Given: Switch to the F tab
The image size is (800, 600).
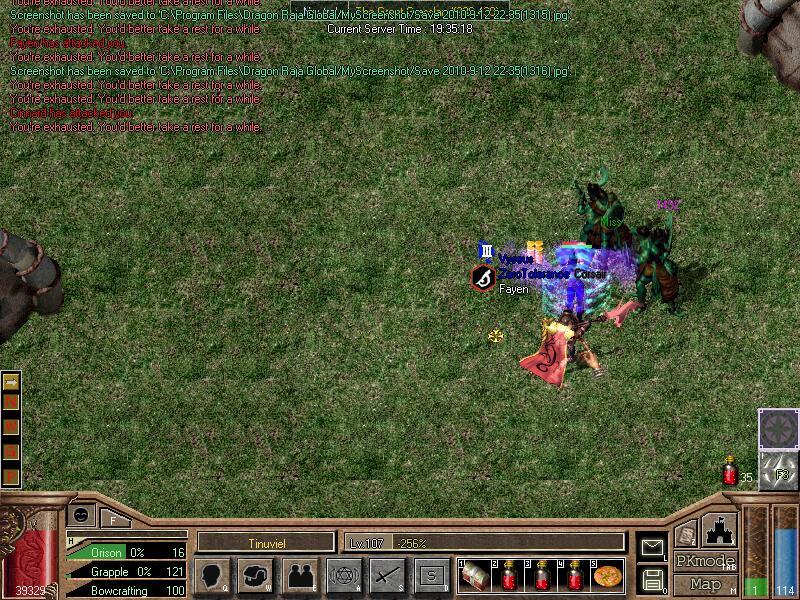Looking at the screenshot, I should (x=113, y=519).
